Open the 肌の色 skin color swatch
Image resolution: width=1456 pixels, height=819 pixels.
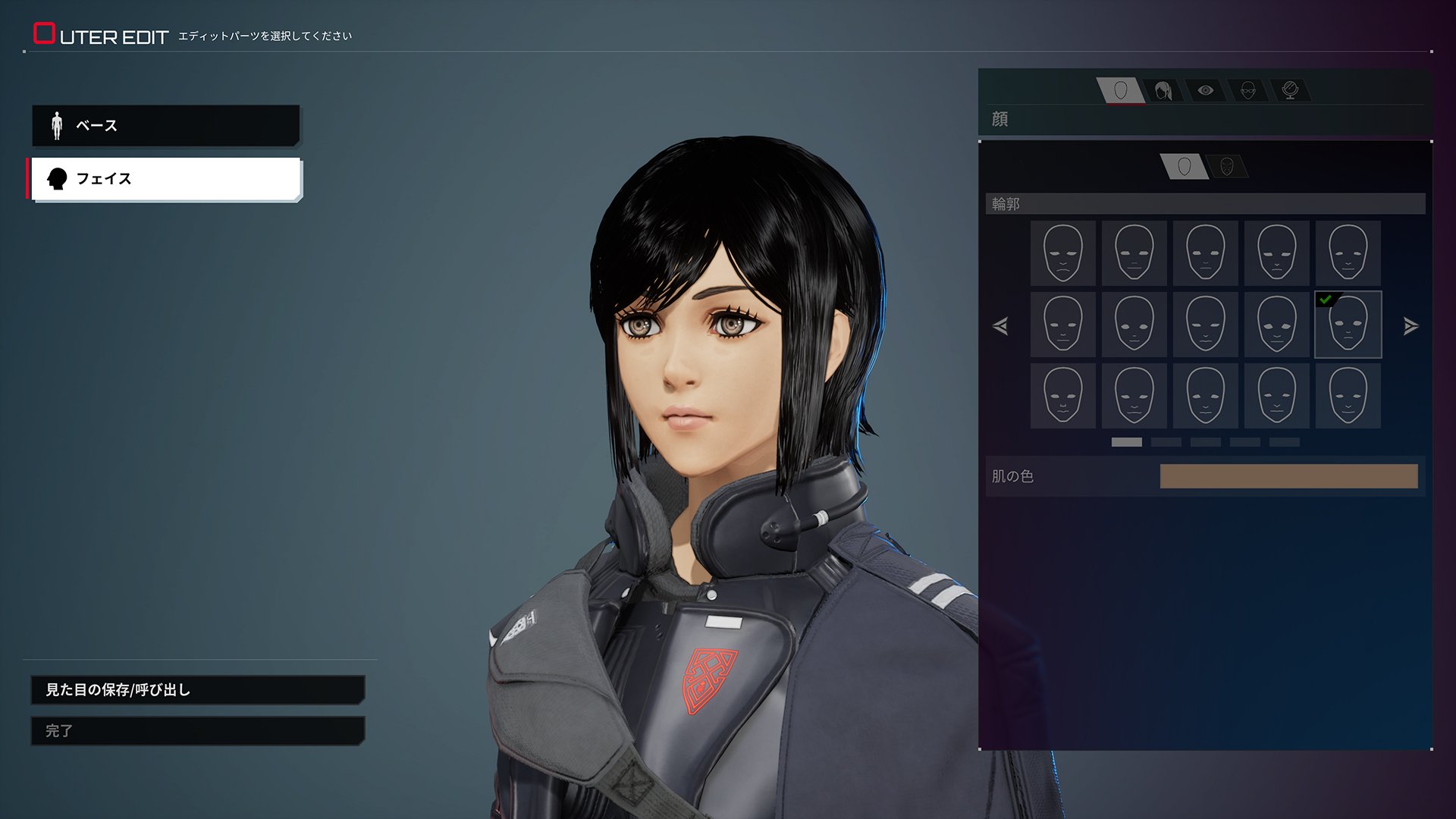pyautogui.click(x=1288, y=476)
